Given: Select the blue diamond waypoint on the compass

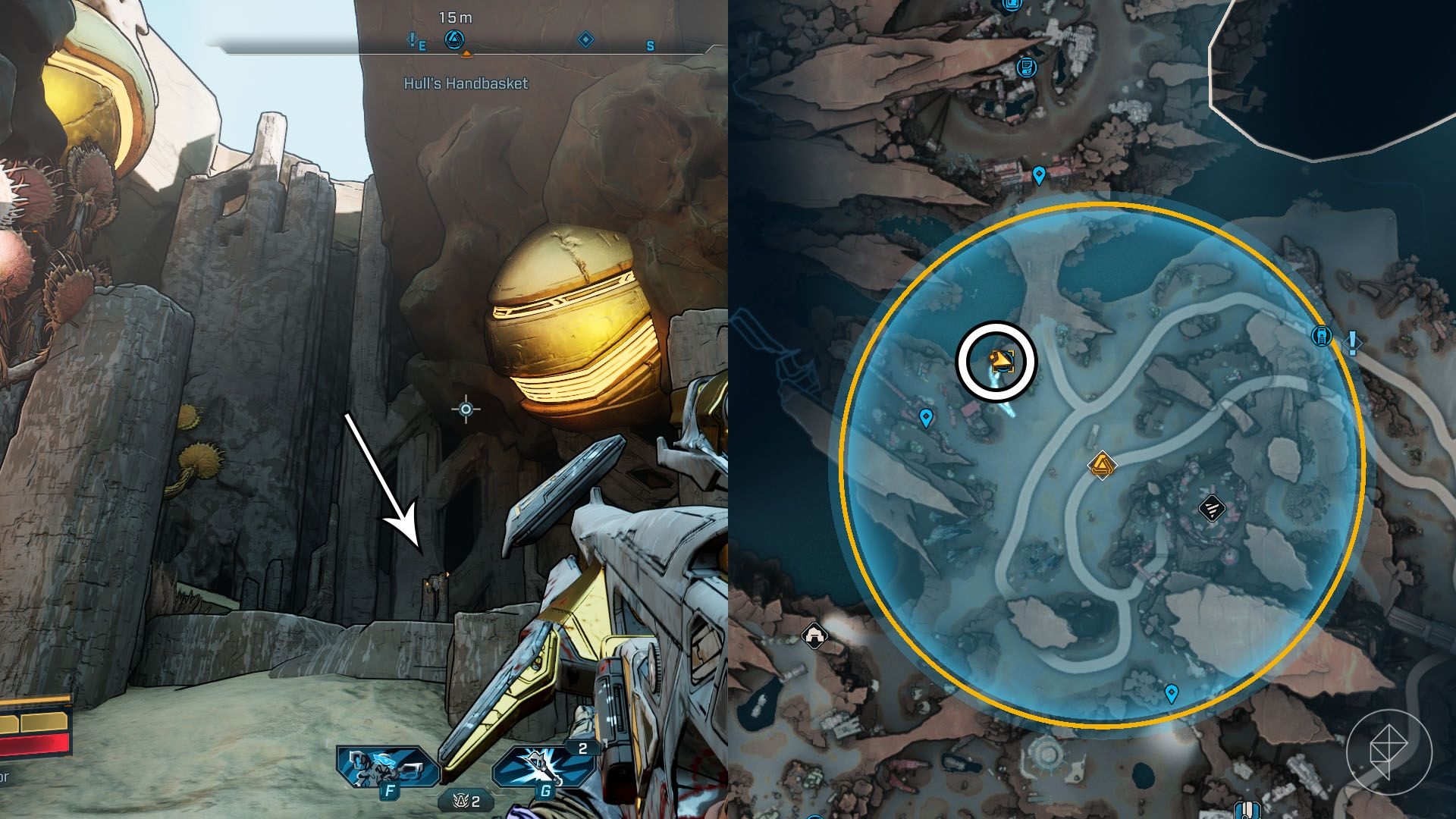Looking at the screenshot, I should [585, 39].
